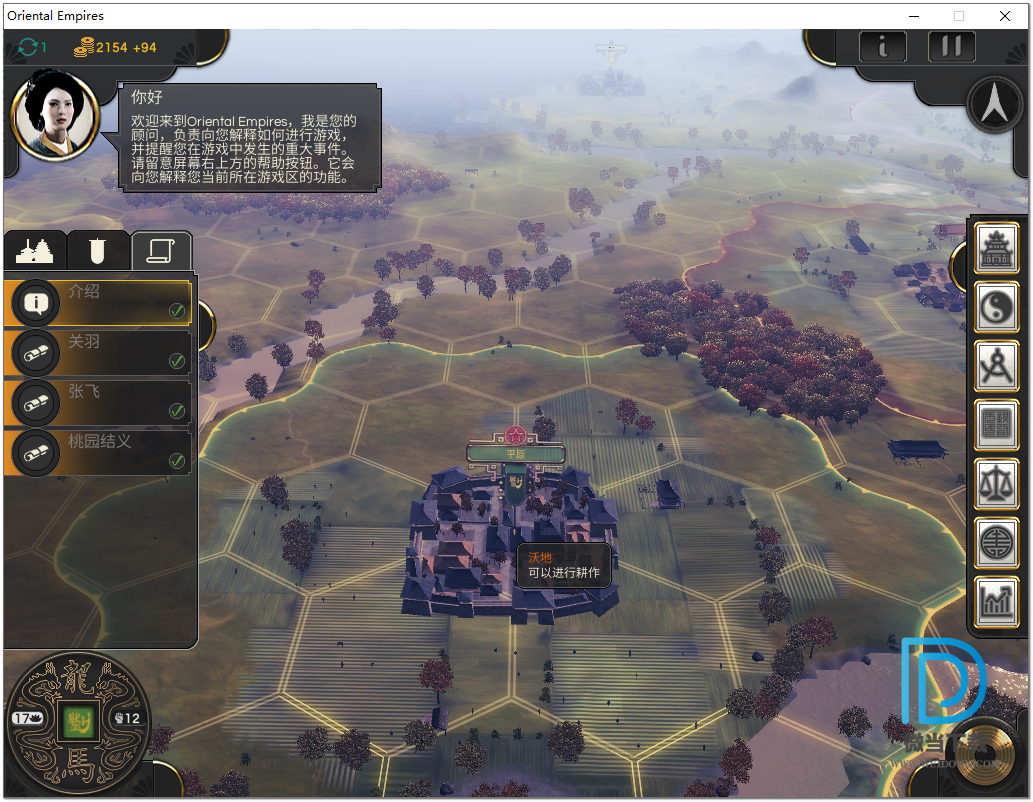Close the Oriental Empires window
This screenshot has height=802, width=1033.
click(x=1005, y=16)
